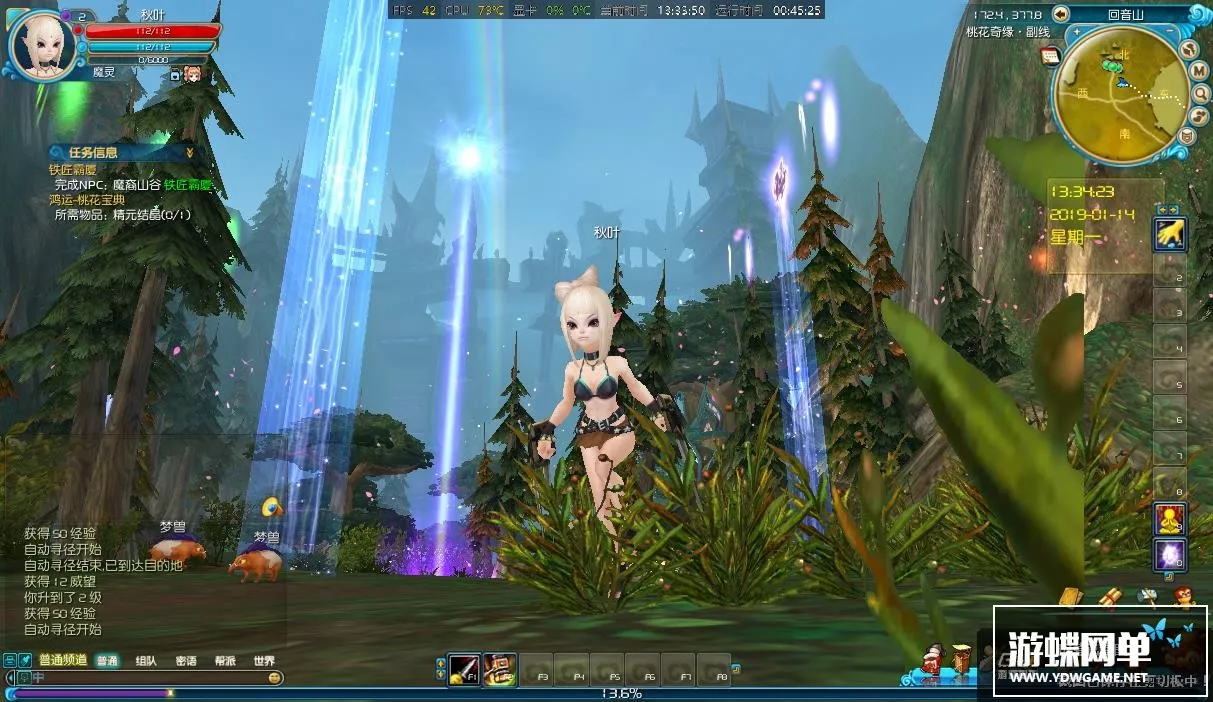Open the world map with the M button

1200,70
